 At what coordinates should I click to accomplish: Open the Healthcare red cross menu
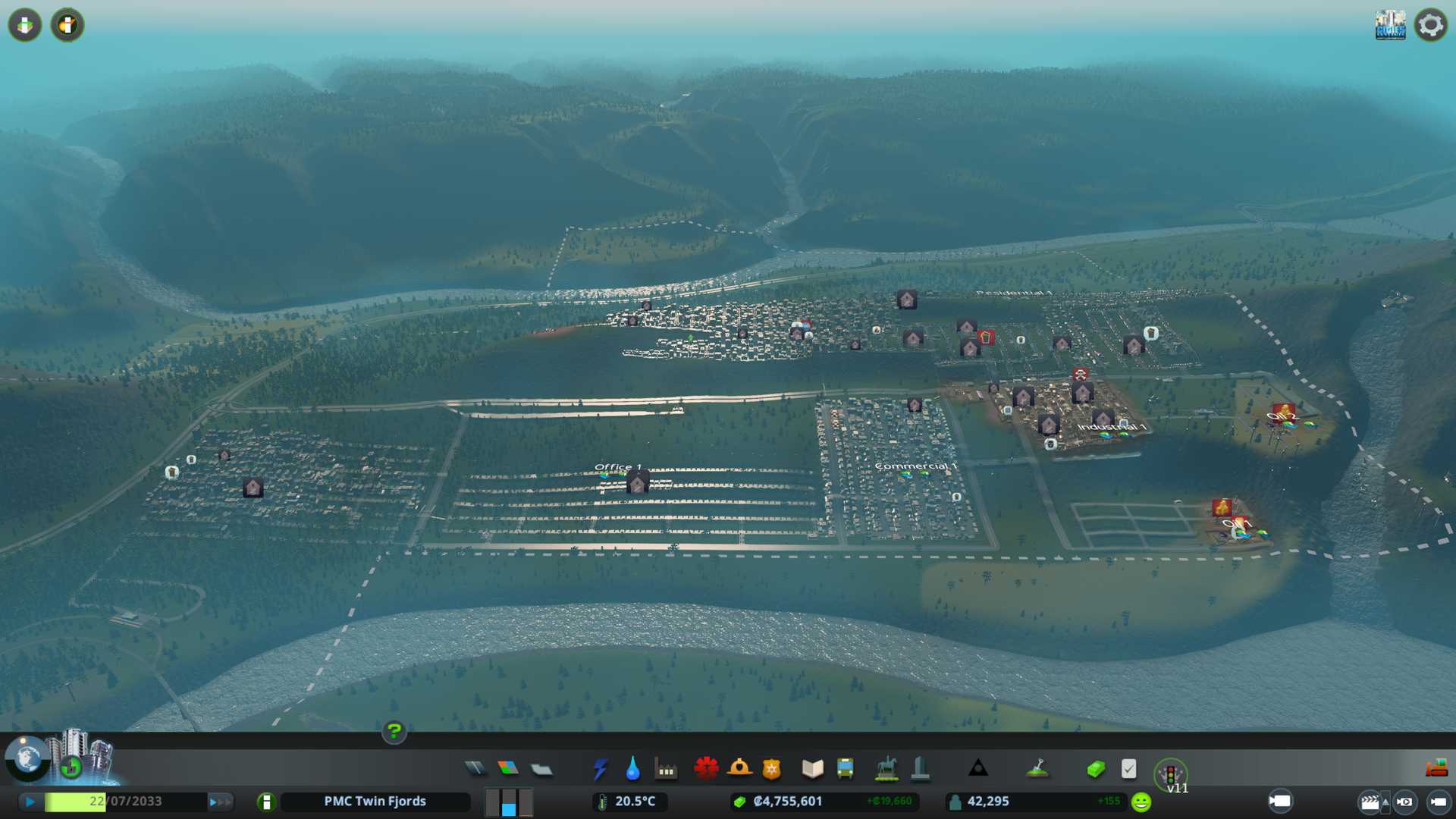(706, 769)
